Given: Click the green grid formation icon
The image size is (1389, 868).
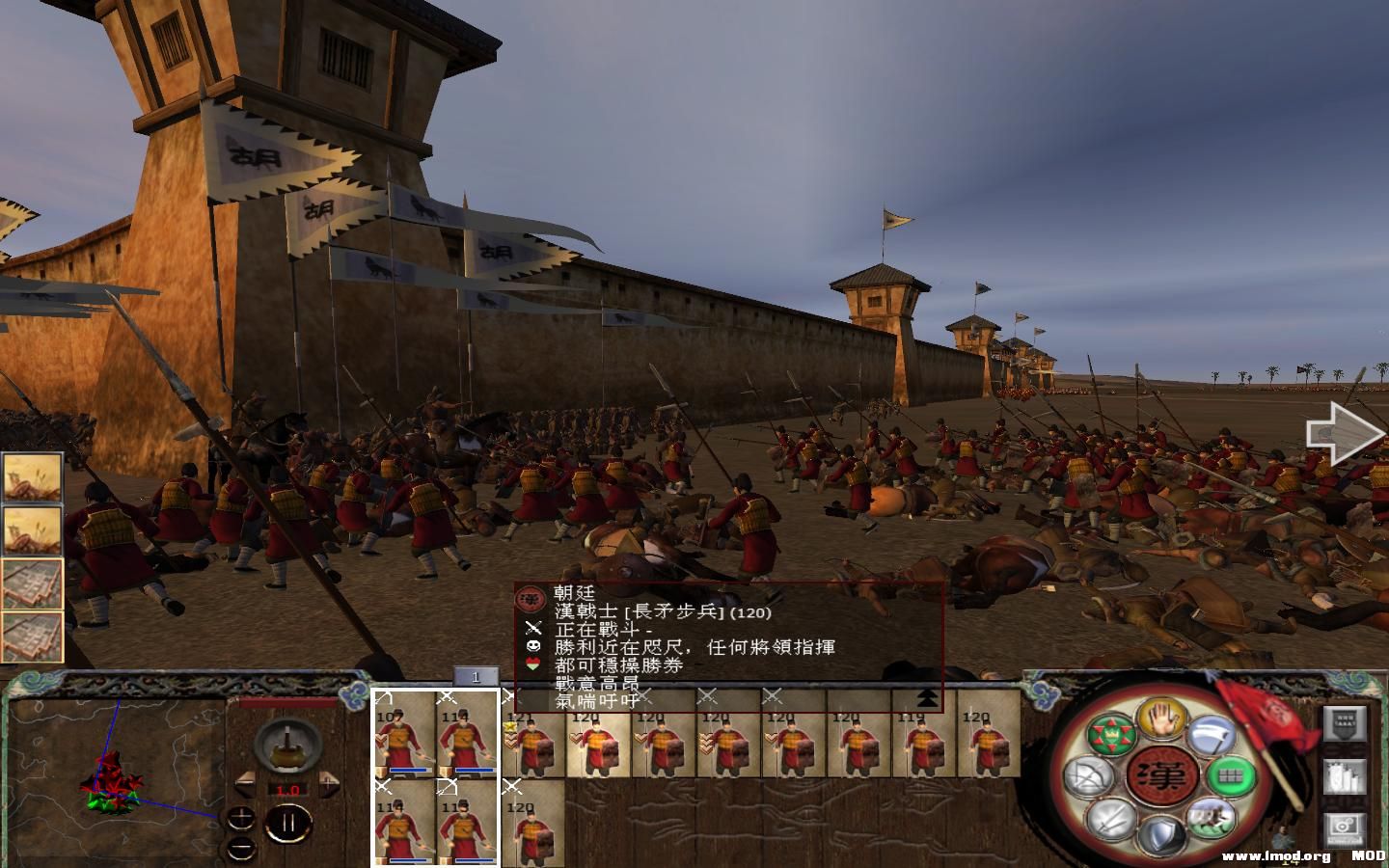Looking at the screenshot, I should [x=1230, y=777].
